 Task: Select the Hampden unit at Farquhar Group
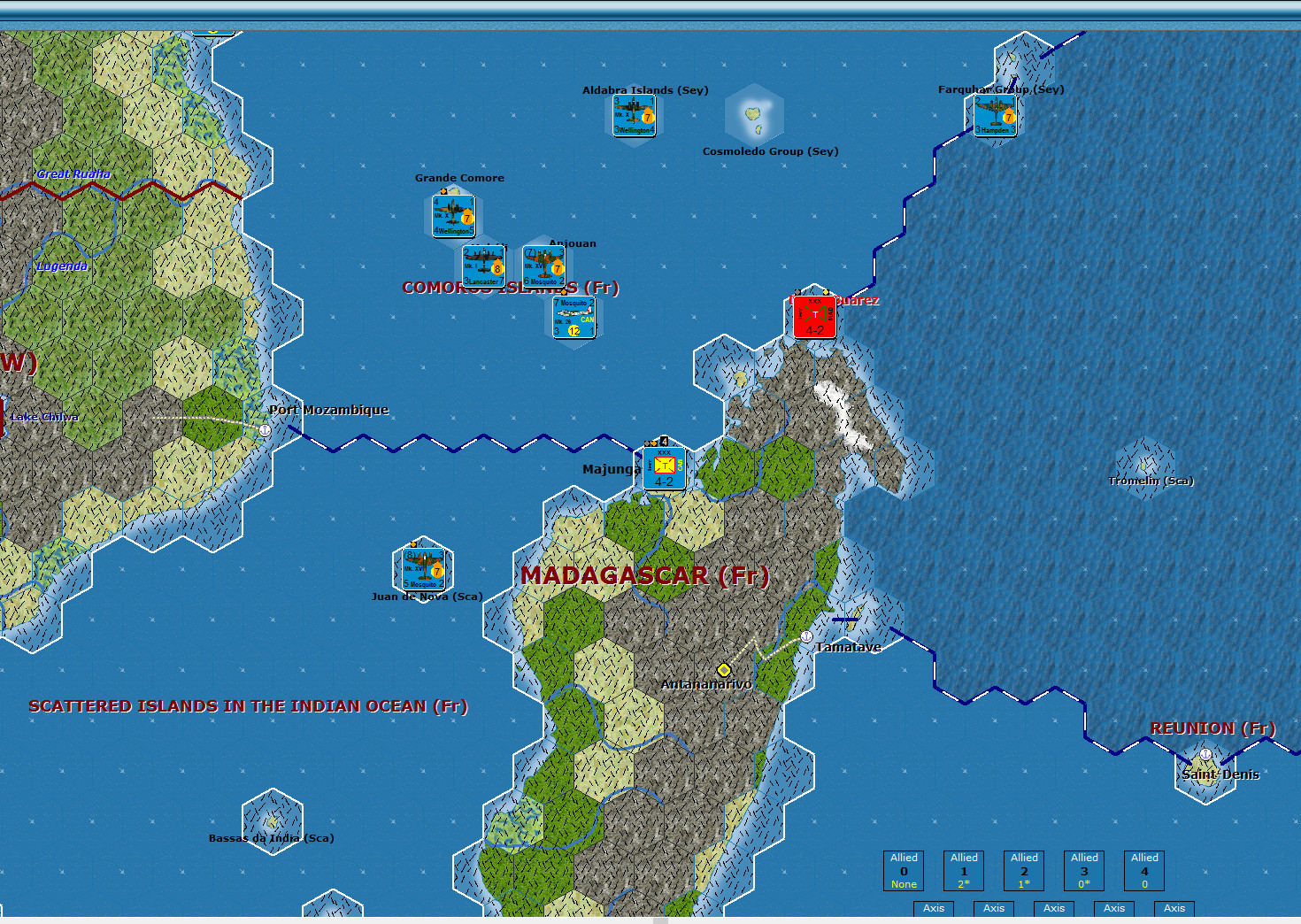(995, 116)
